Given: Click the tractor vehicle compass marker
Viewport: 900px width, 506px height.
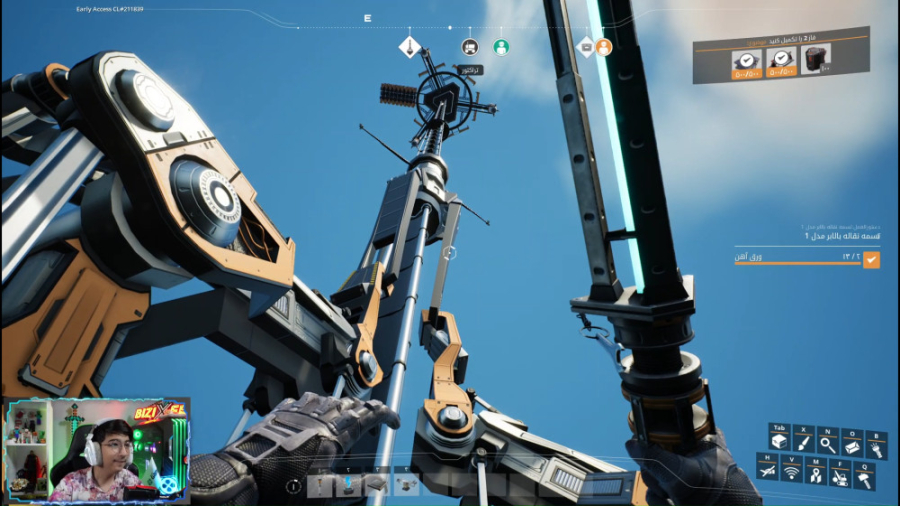Looking at the screenshot, I should click(470, 47).
